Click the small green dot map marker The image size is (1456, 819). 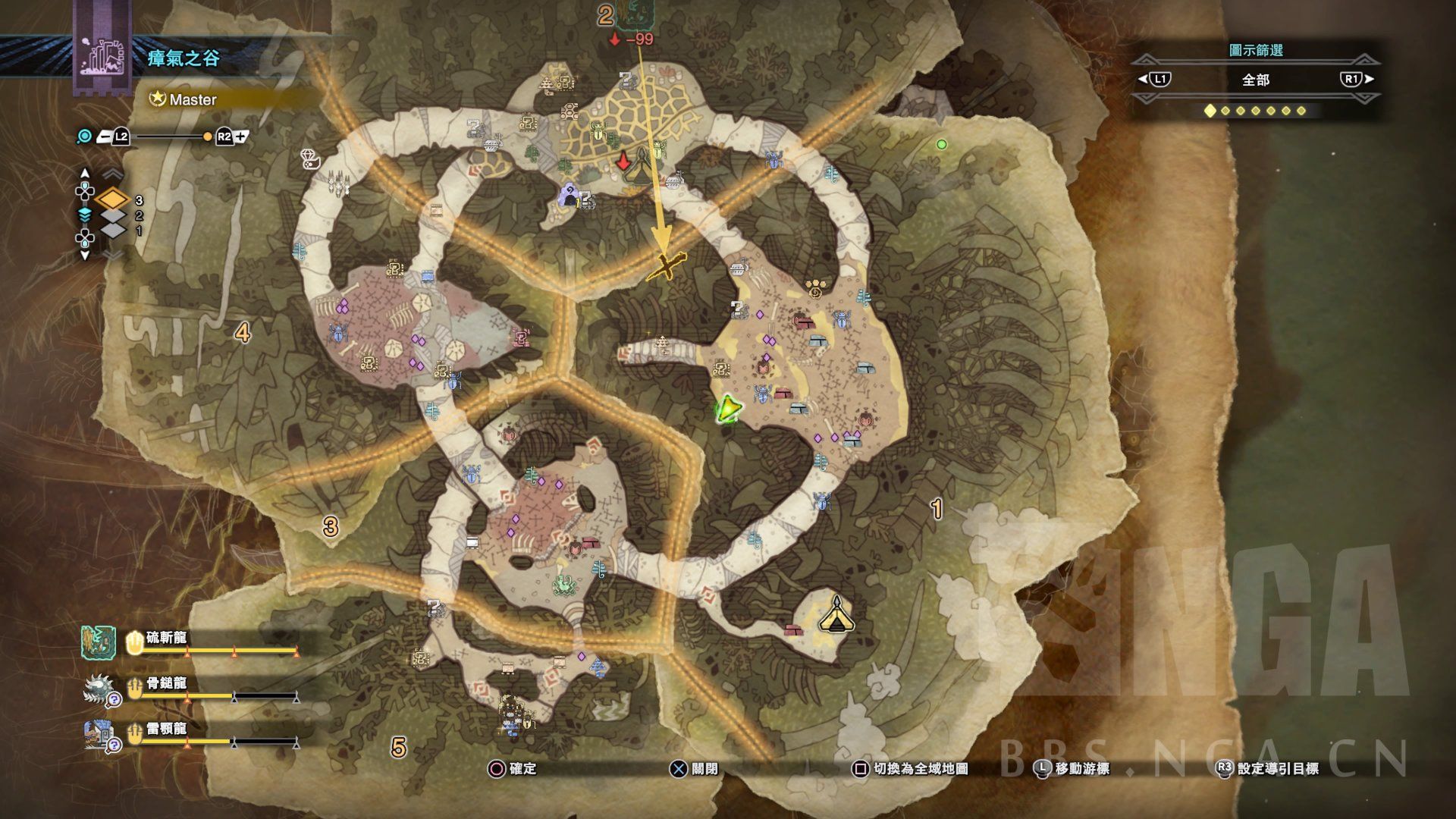point(942,144)
